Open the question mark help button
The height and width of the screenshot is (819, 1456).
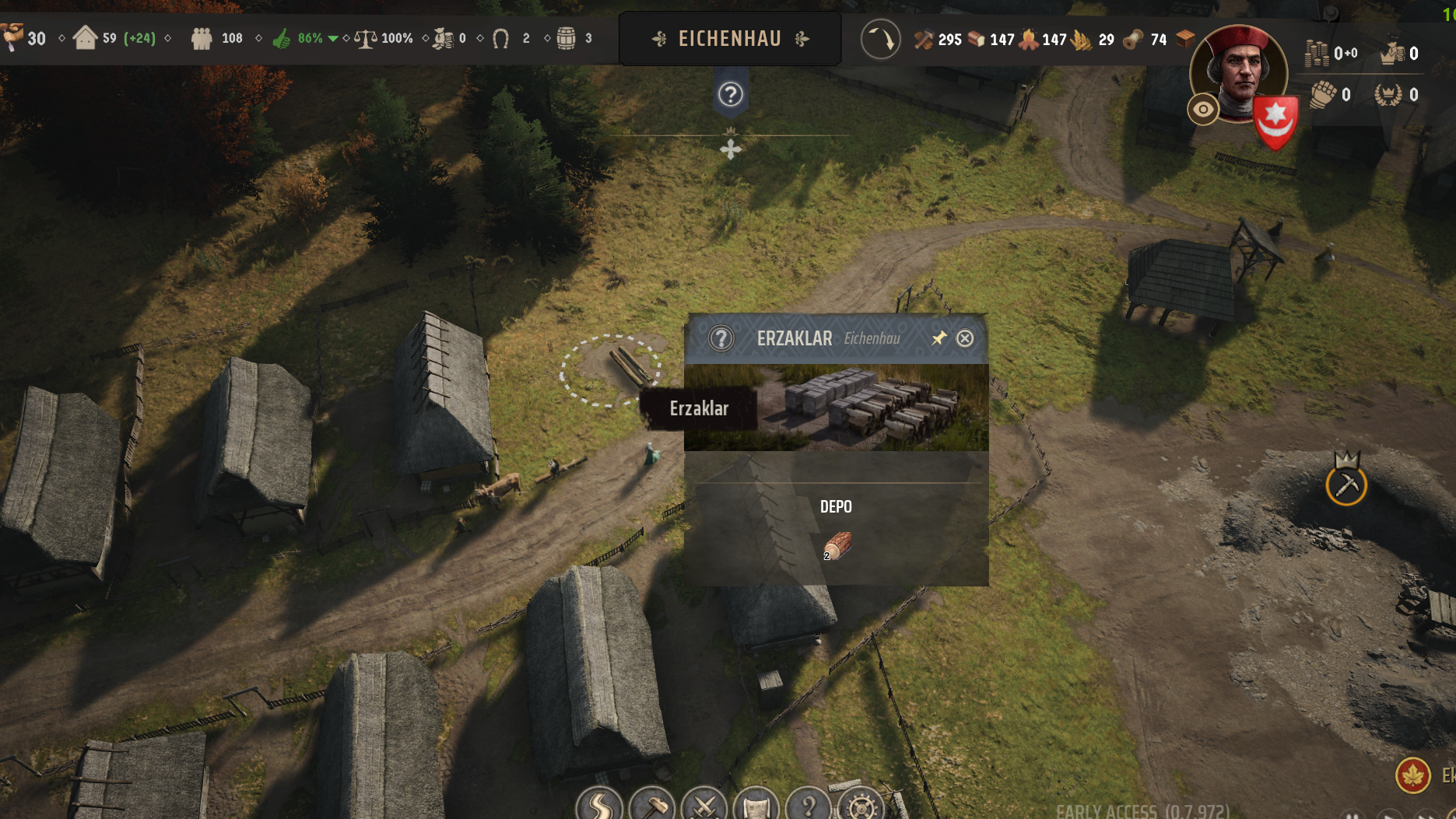pyautogui.click(x=809, y=806)
